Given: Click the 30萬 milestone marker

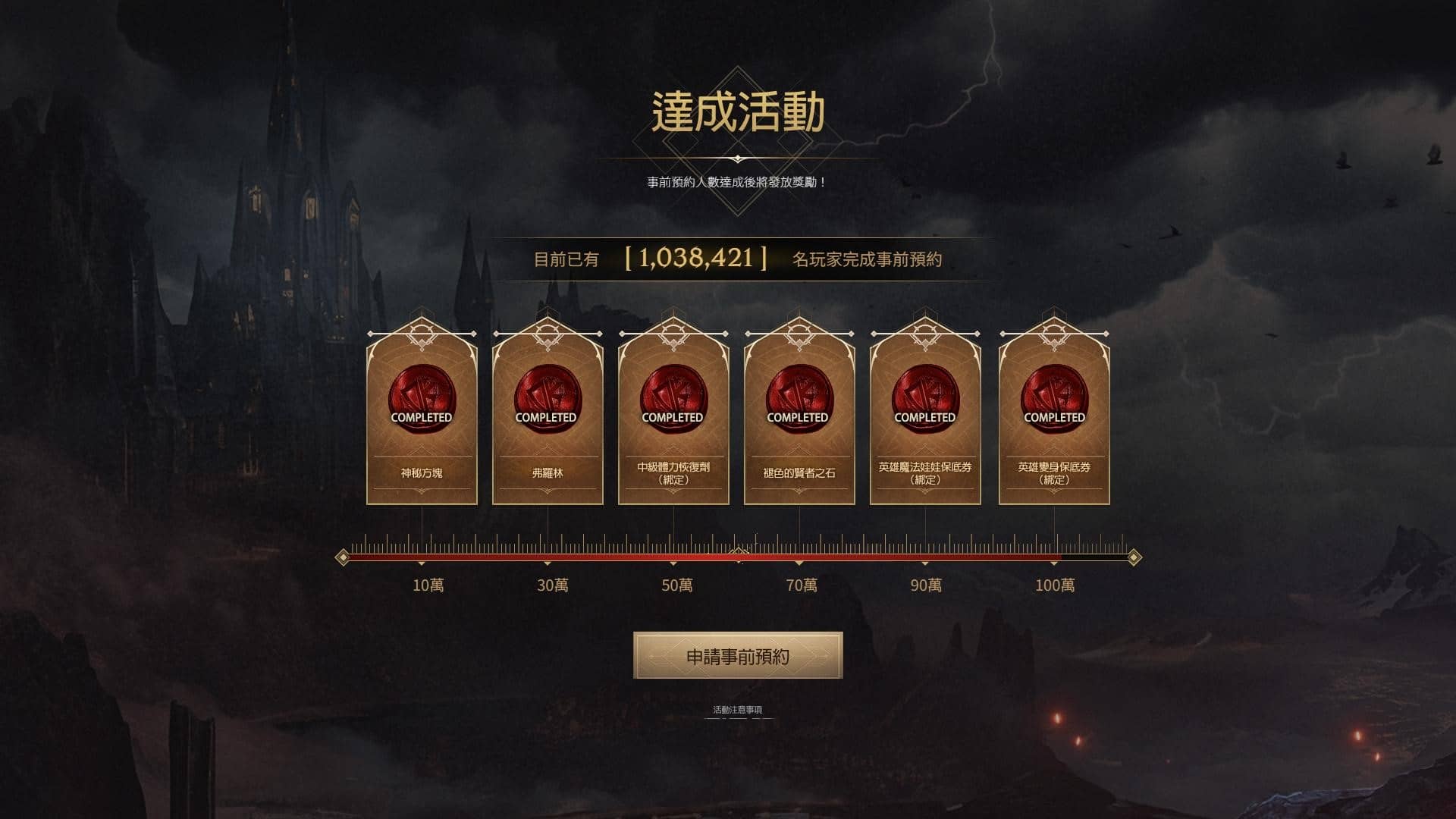Looking at the screenshot, I should [548, 564].
